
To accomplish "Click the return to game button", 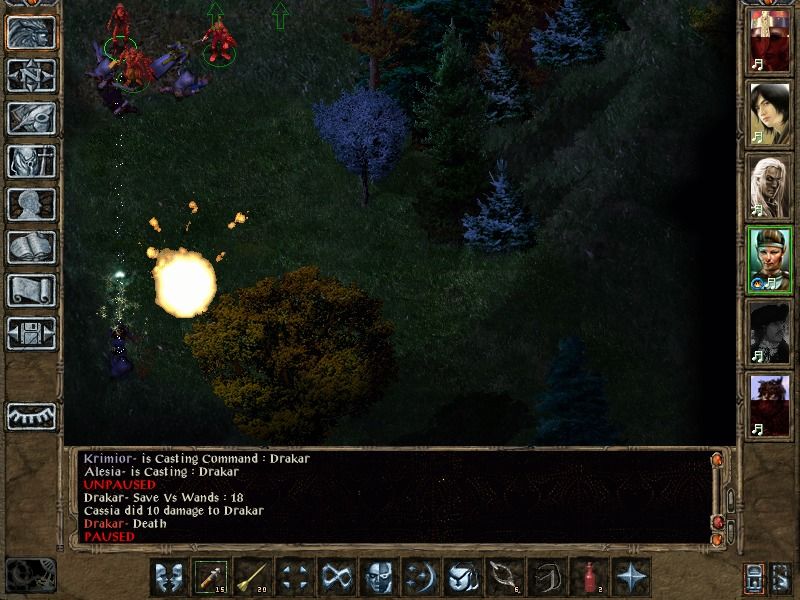I will [x=31, y=32].
